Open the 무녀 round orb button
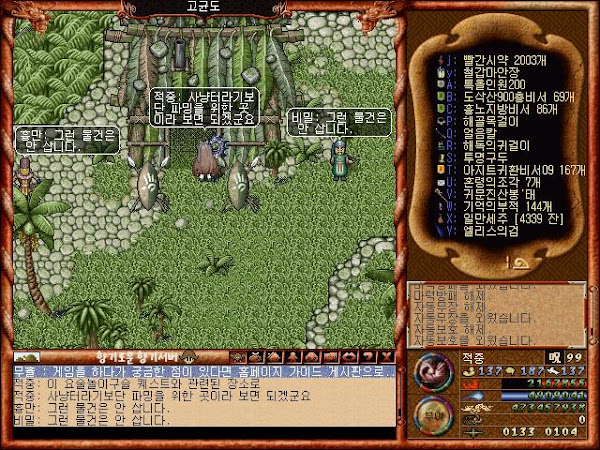The image size is (600, 450). point(431,414)
